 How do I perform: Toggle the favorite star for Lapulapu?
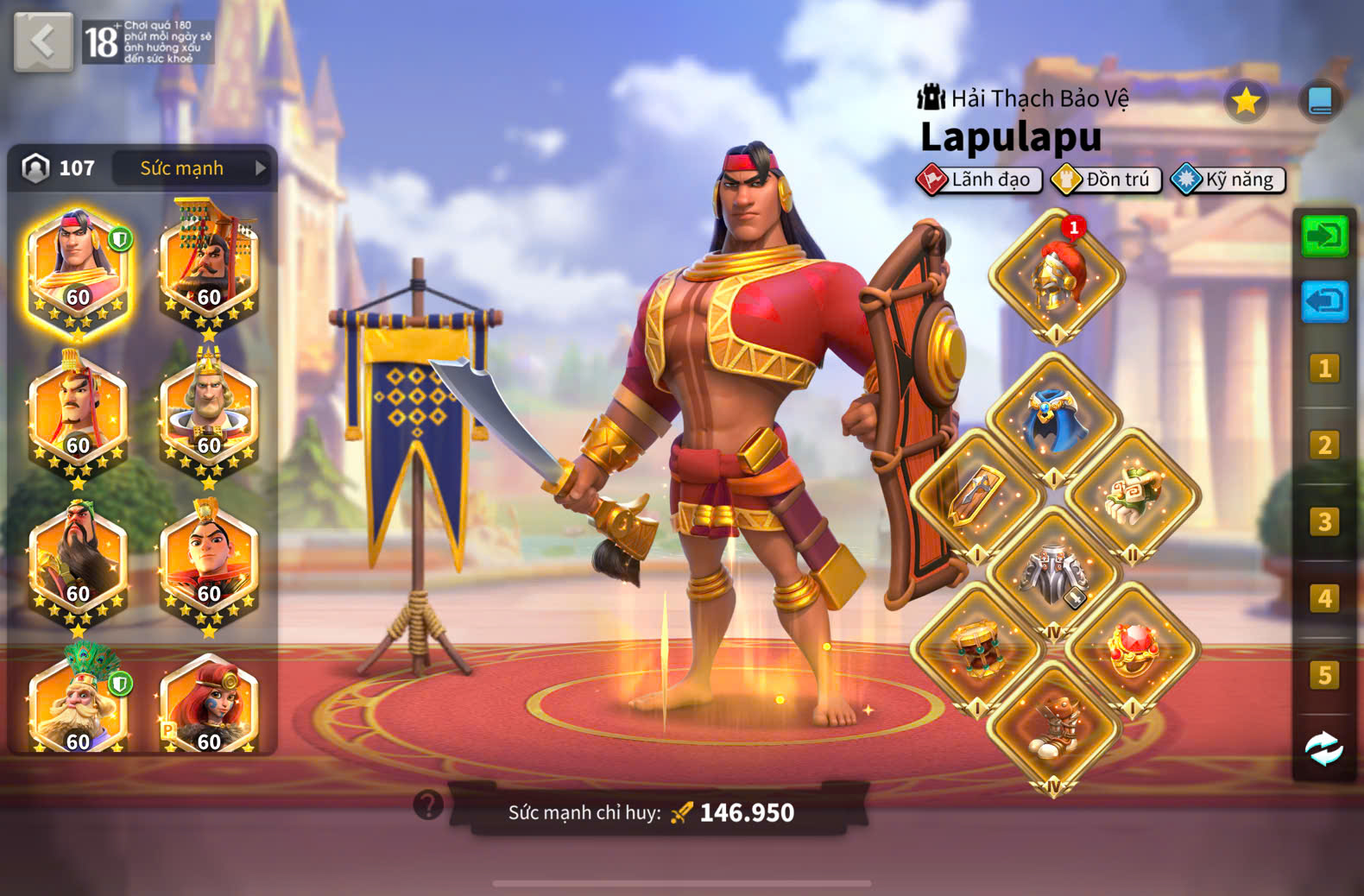1246,100
